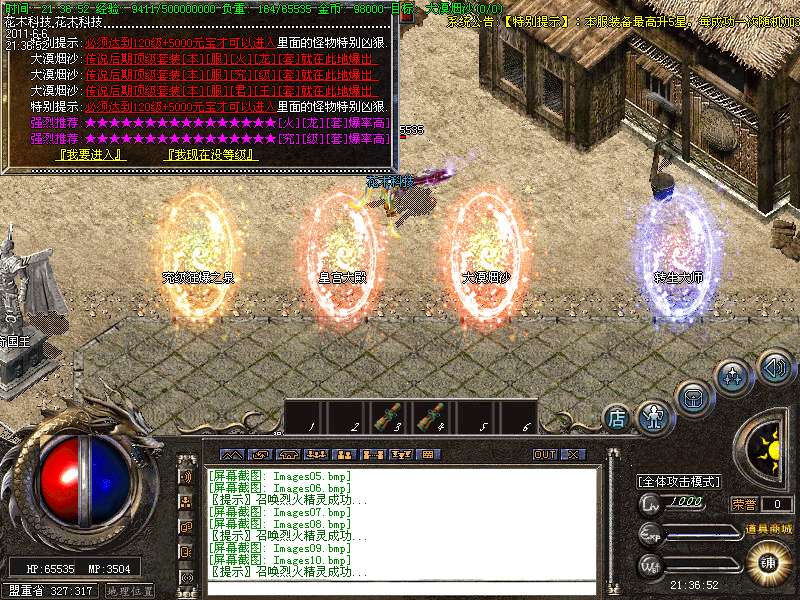Select the 我现在没等级 dialogue reply
800x600 pixels.
pyautogui.click(x=212, y=155)
